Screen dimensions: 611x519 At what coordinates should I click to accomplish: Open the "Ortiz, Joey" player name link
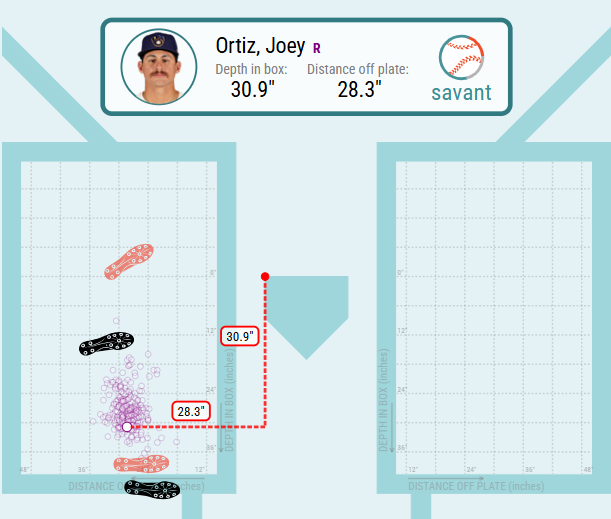[260, 46]
